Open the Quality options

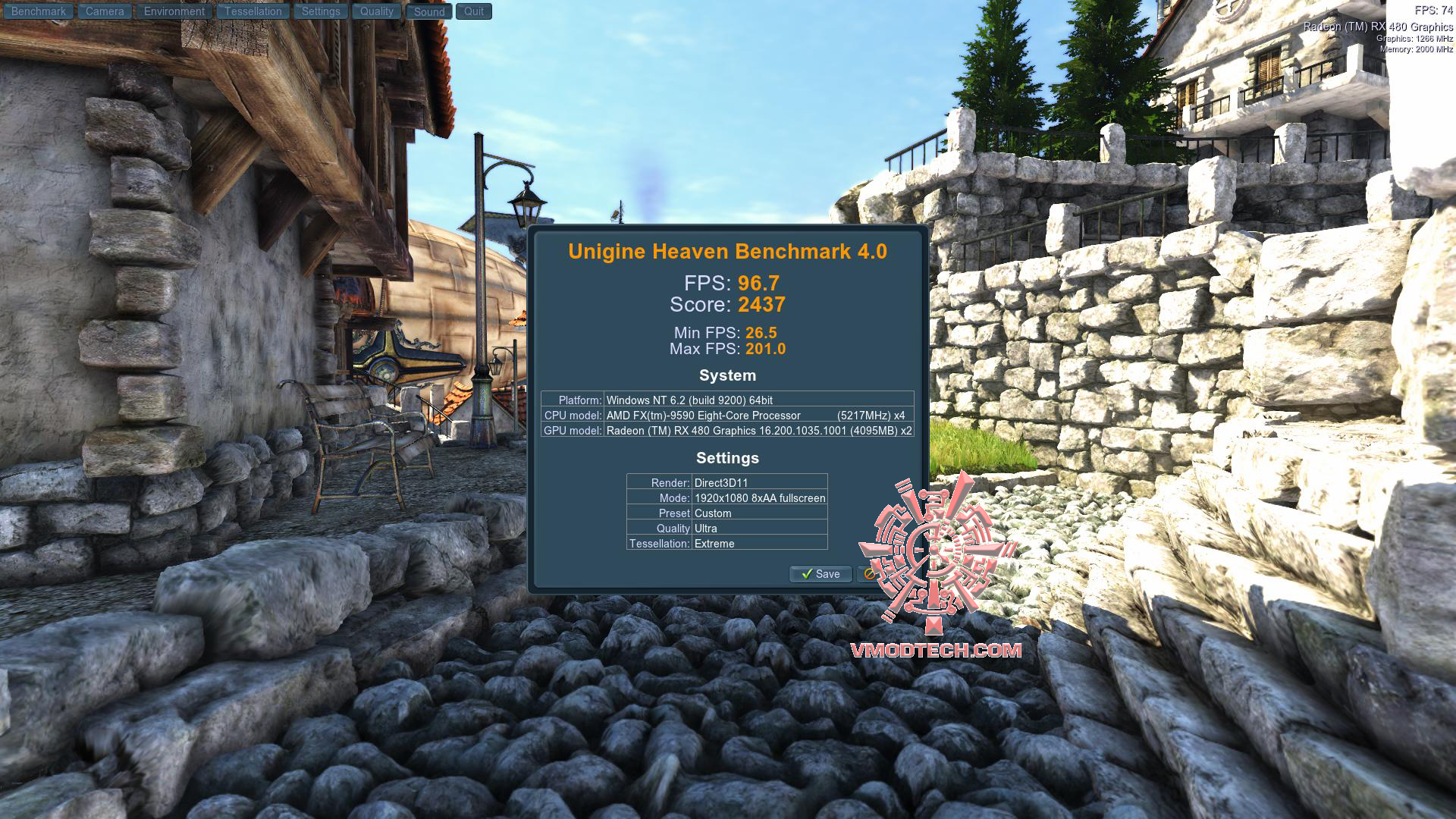click(376, 11)
